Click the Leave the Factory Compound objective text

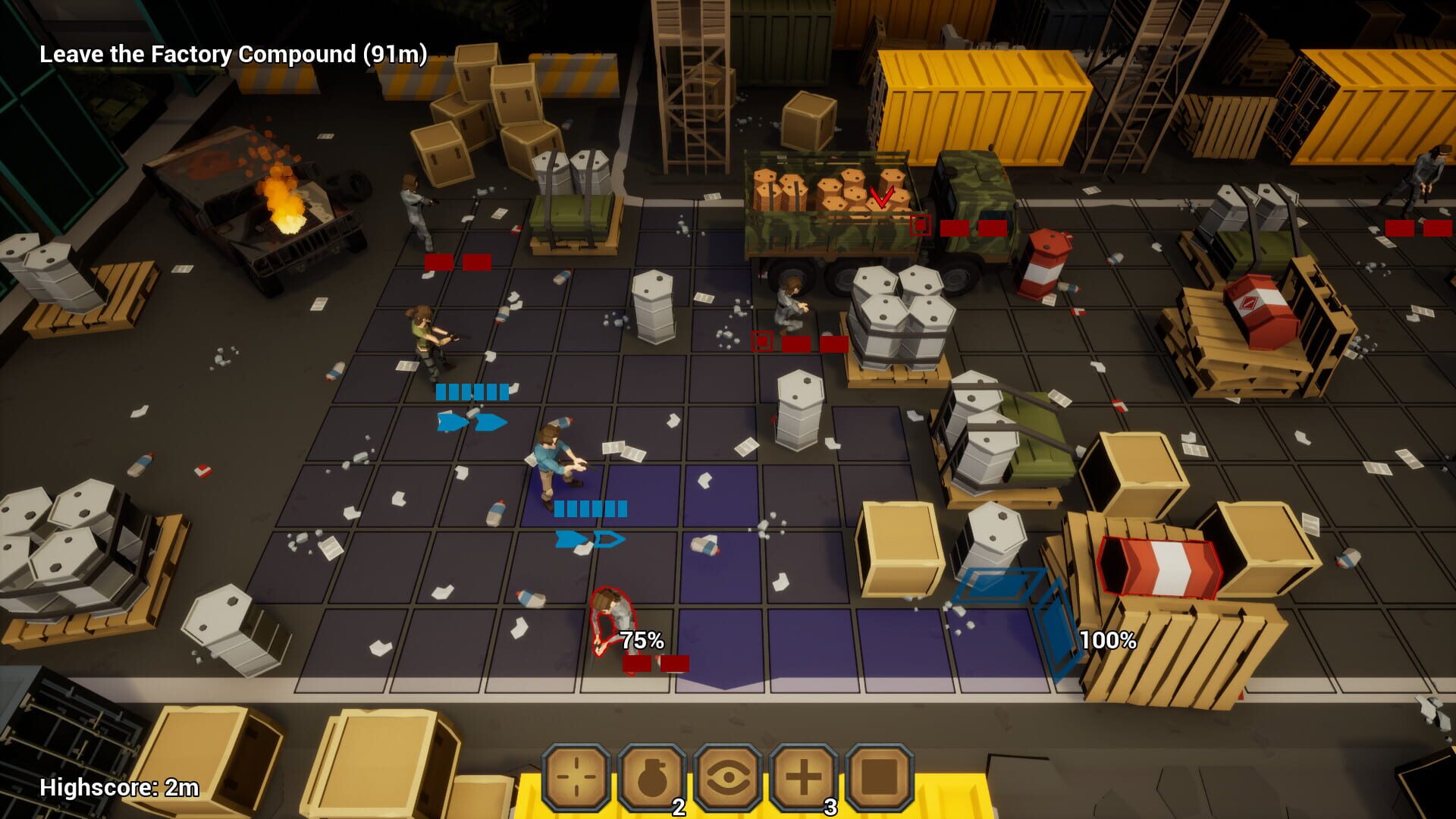pyautogui.click(x=232, y=54)
